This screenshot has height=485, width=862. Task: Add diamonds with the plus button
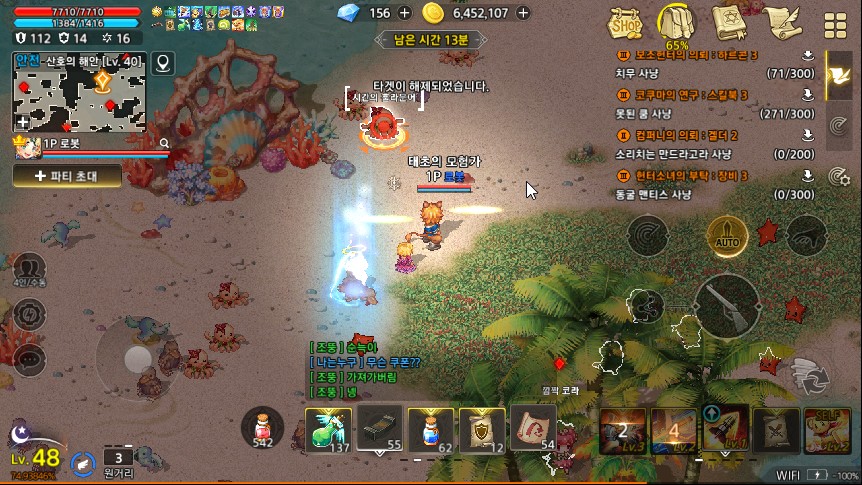click(x=404, y=13)
